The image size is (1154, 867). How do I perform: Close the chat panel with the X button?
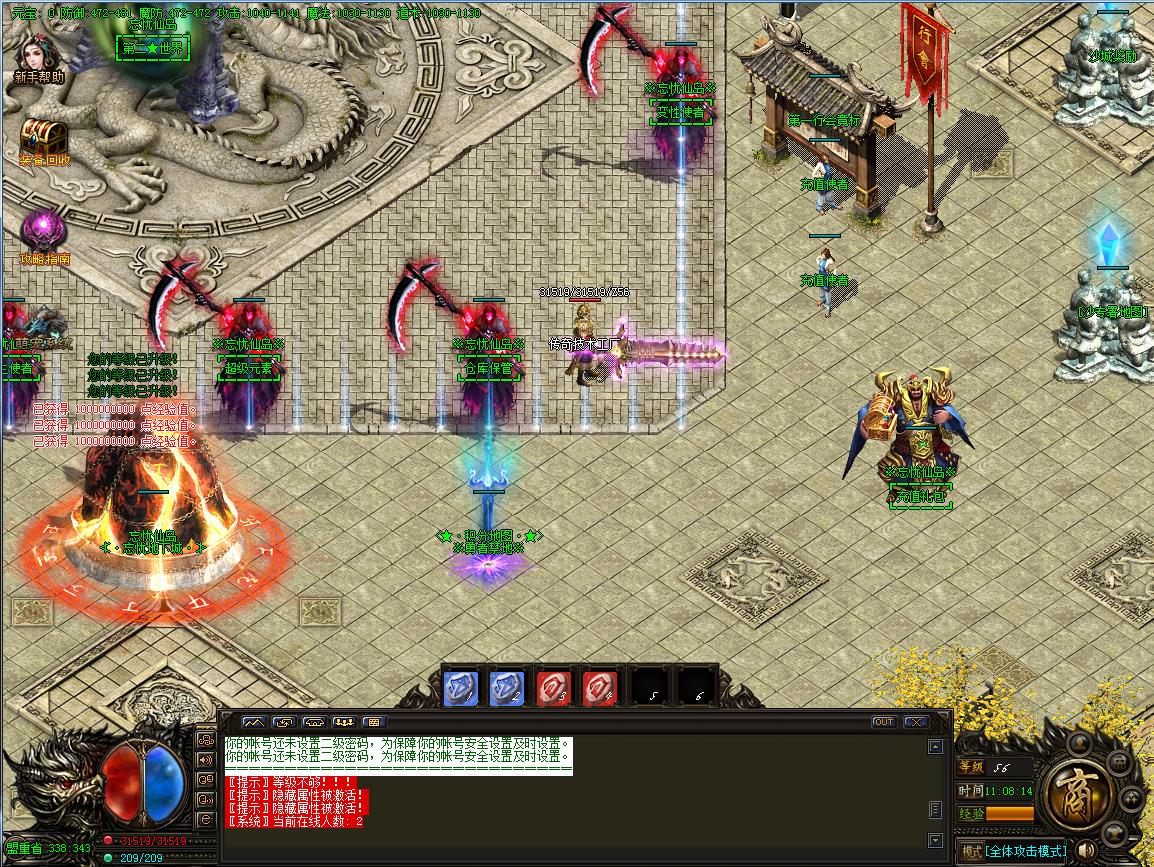(915, 722)
